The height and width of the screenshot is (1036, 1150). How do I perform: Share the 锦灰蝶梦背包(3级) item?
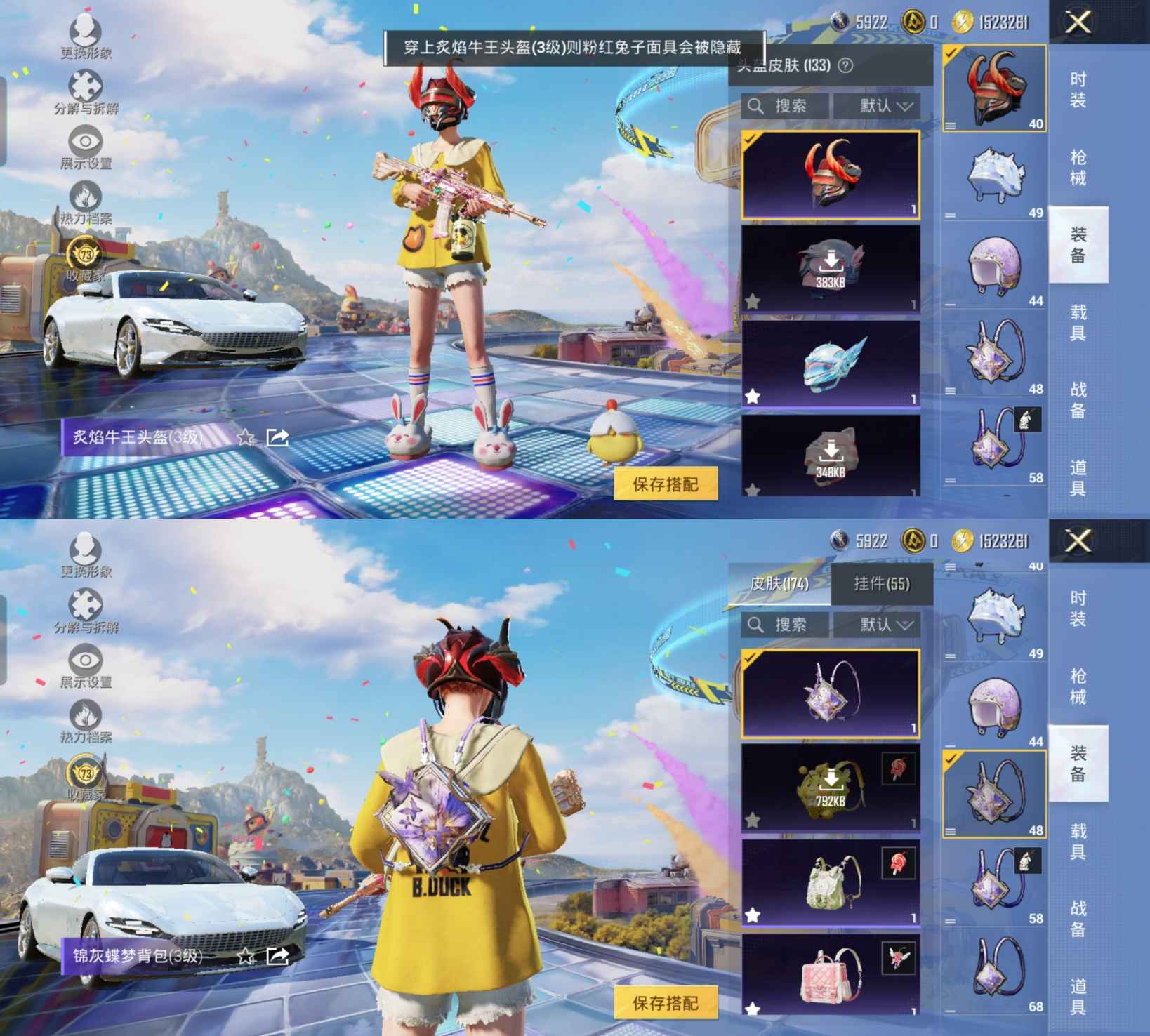(x=278, y=956)
